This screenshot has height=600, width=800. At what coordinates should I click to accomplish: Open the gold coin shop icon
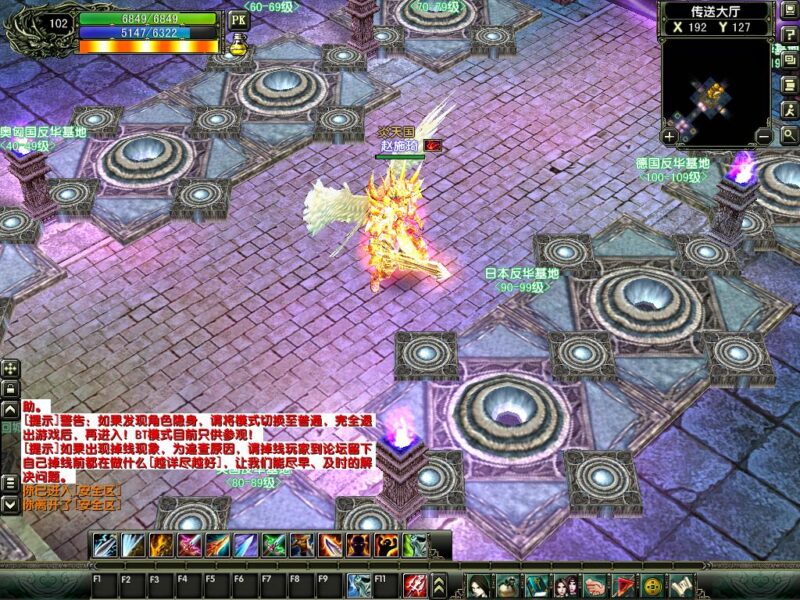[x=652, y=587]
